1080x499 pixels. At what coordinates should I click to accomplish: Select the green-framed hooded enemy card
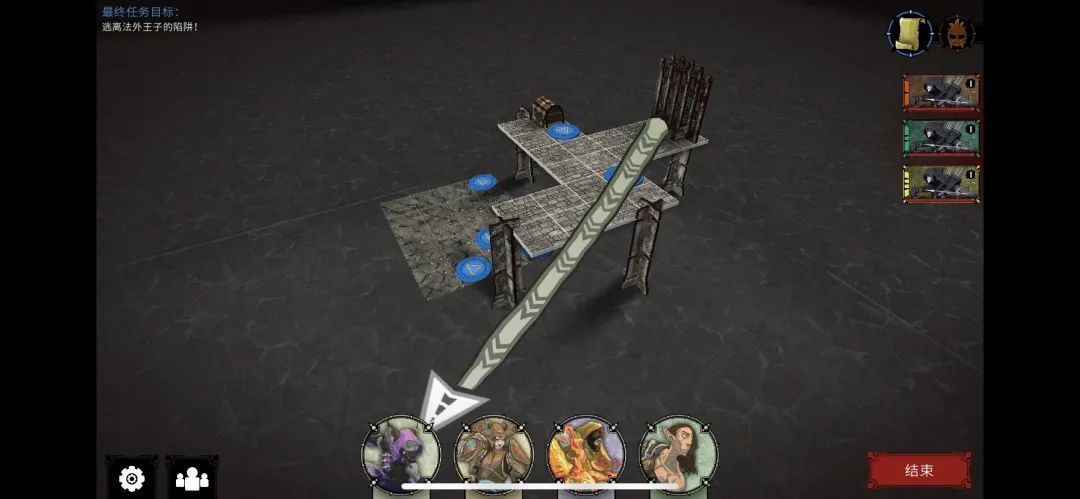(x=941, y=138)
